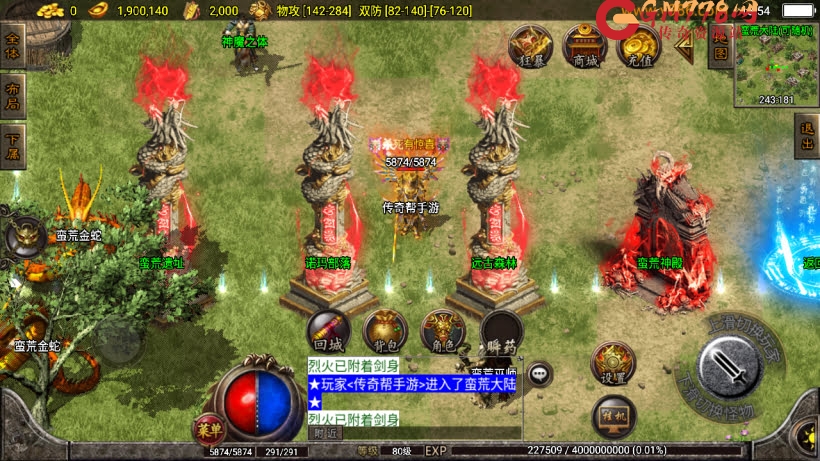Image resolution: width=820 pixels, height=461 pixels.
Task: Open the 狂暴 (Berserk) icon
Action: (531, 46)
